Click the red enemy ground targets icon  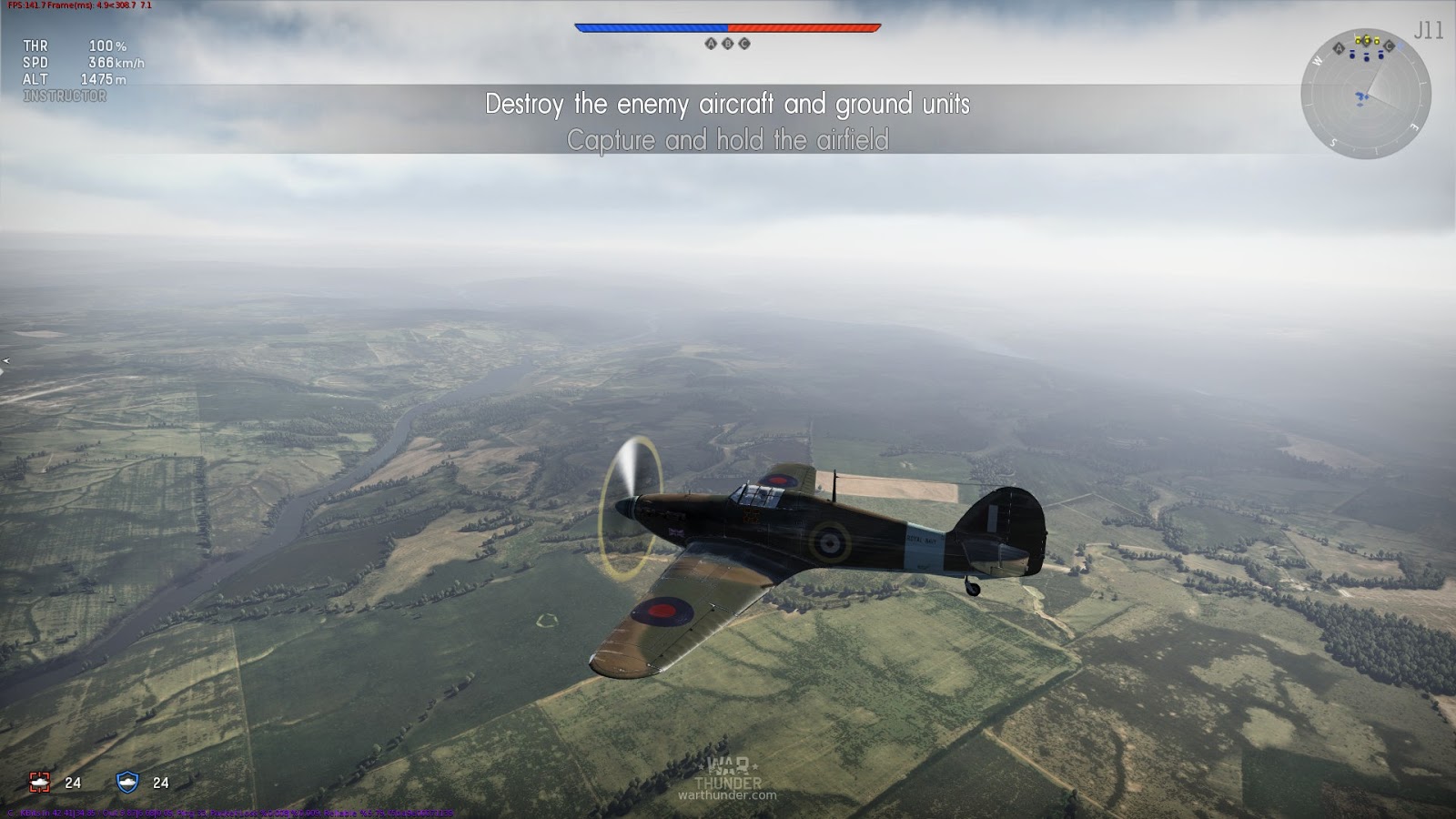[39, 782]
